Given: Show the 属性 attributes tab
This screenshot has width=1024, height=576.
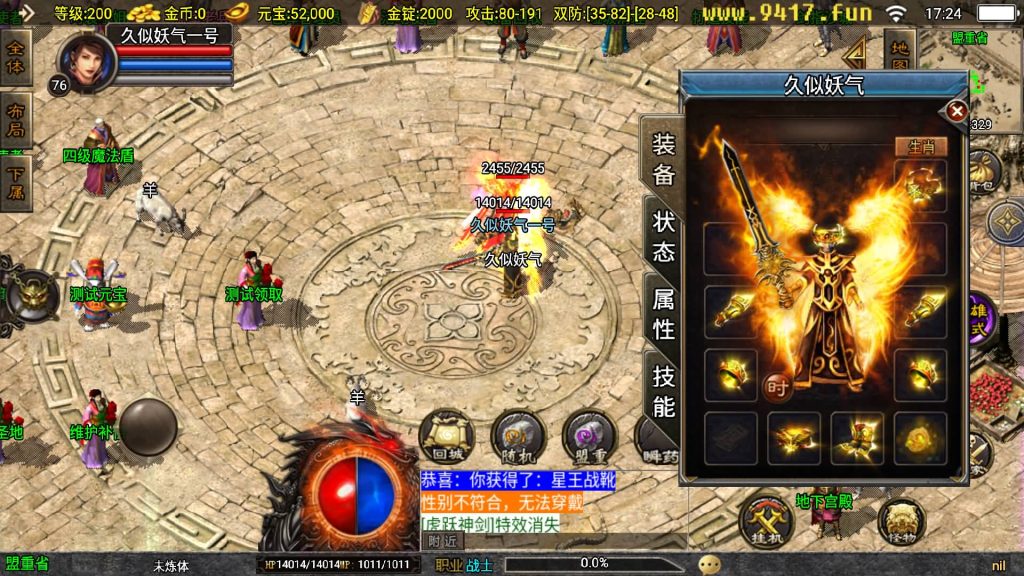Looking at the screenshot, I should (664, 313).
